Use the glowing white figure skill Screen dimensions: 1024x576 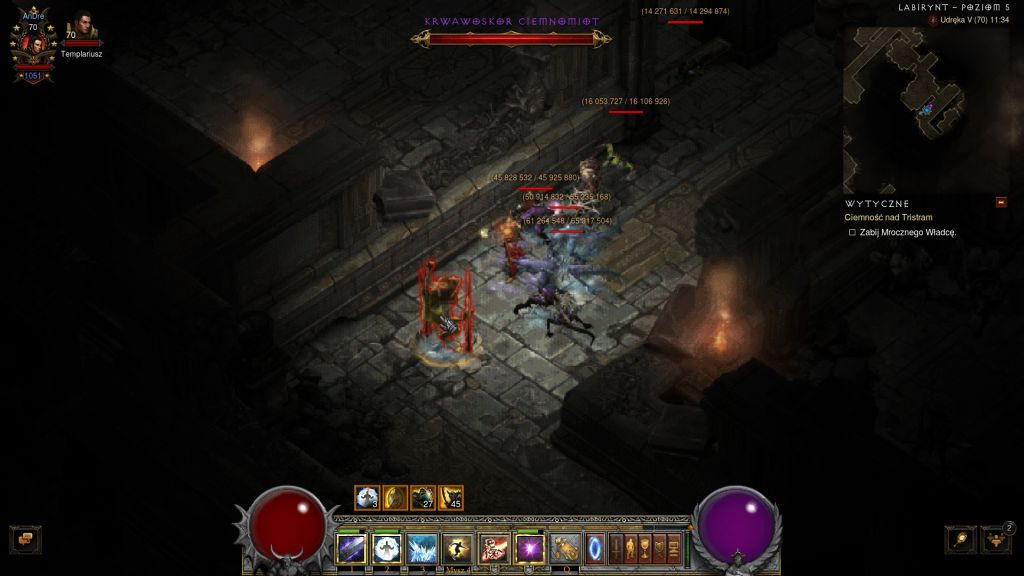[x=386, y=548]
